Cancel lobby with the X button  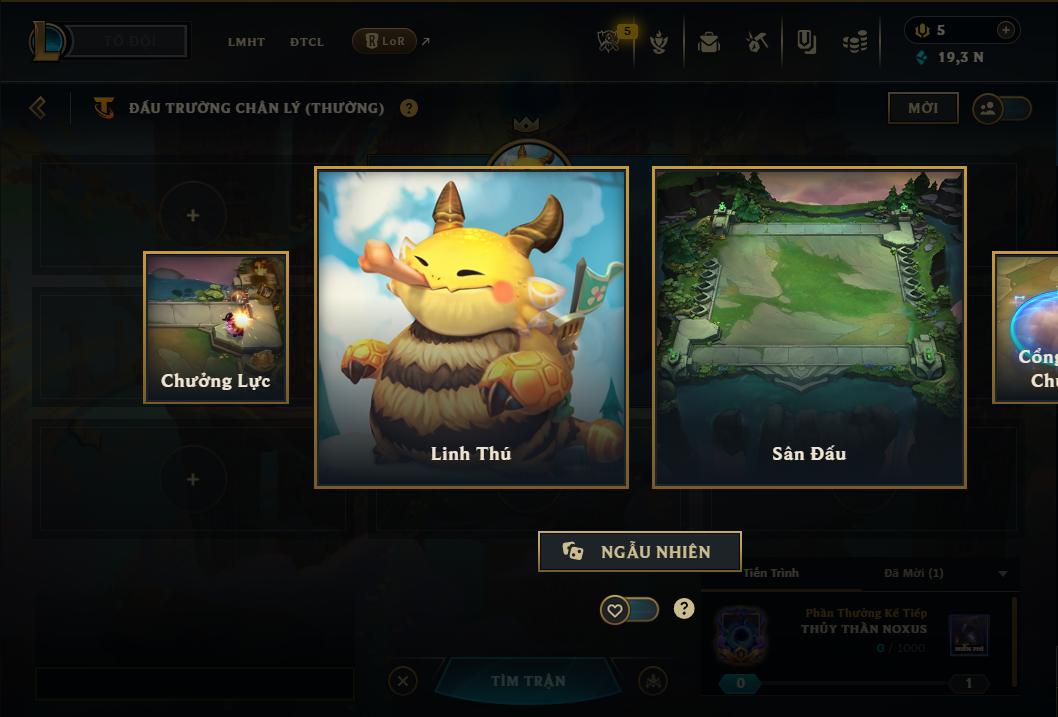pos(402,681)
